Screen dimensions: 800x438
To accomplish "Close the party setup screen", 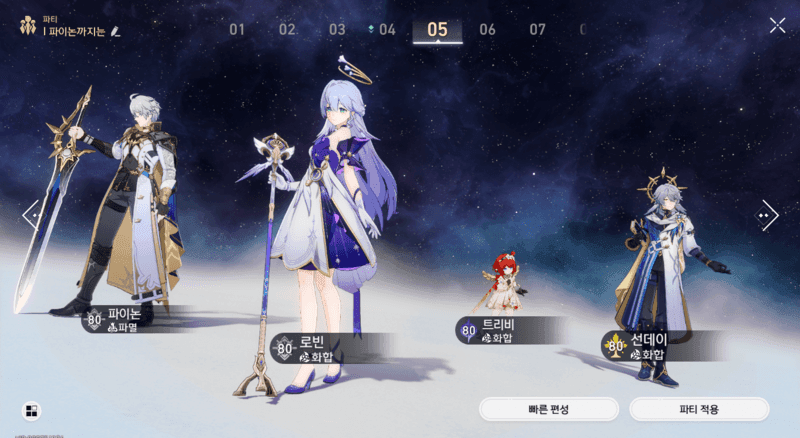I will pos(777,26).
